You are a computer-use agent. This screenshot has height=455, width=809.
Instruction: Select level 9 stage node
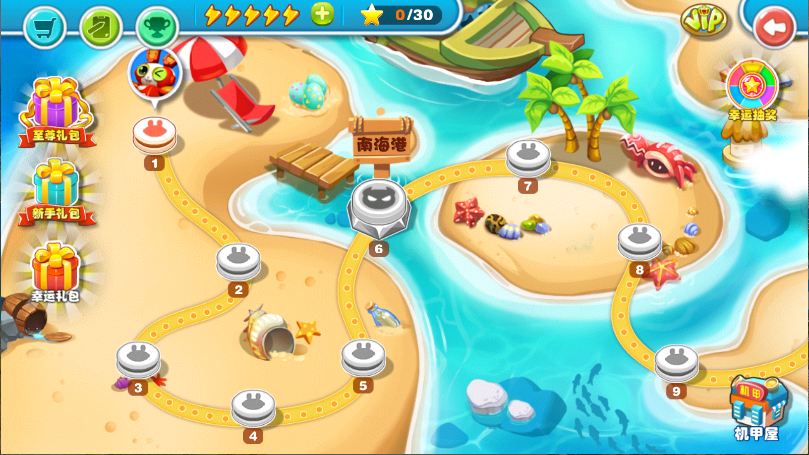click(x=677, y=362)
